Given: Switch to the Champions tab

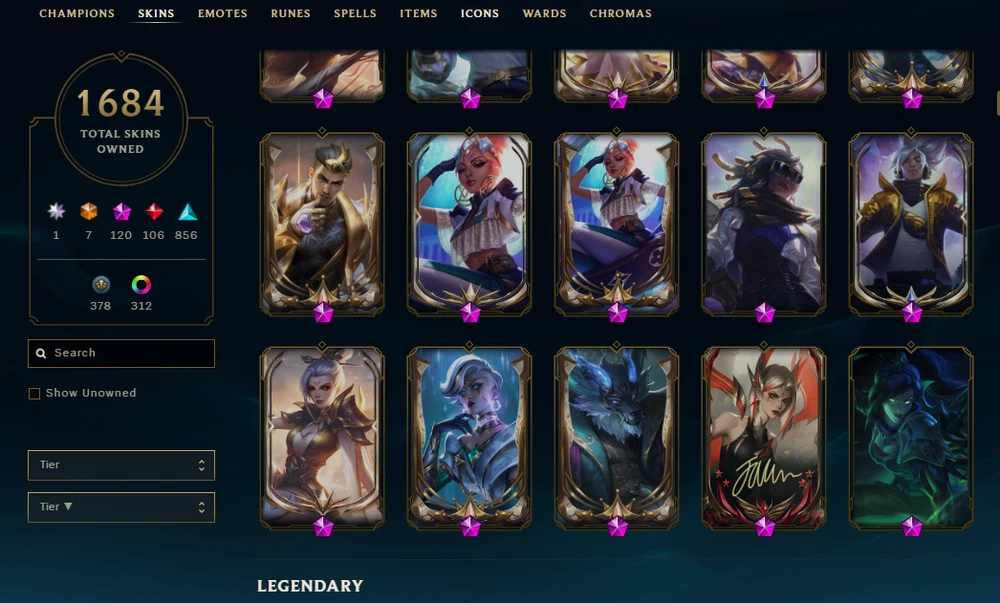Looking at the screenshot, I should point(76,14).
